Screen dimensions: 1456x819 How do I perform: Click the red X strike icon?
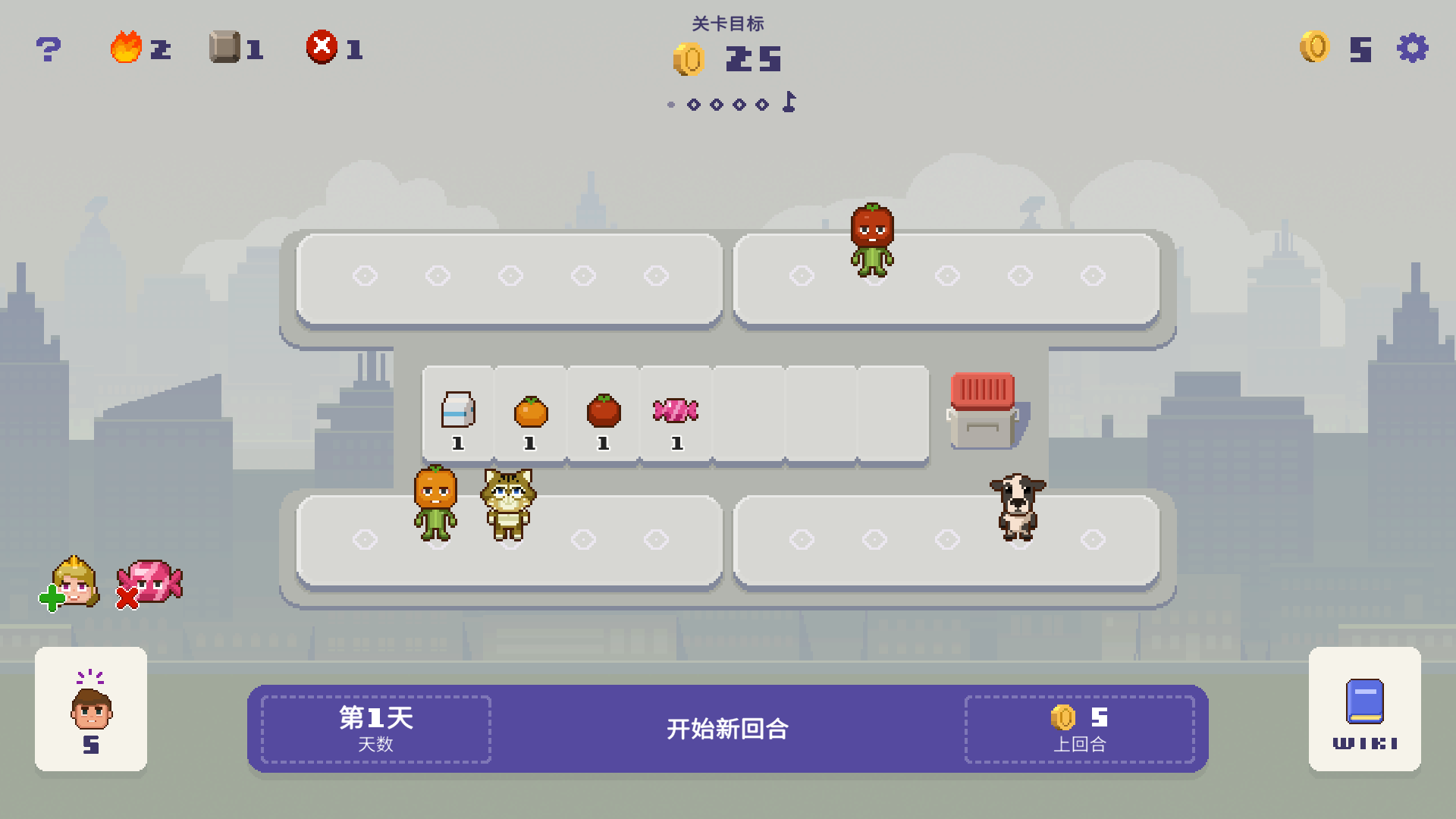click(x=322, y=47)
